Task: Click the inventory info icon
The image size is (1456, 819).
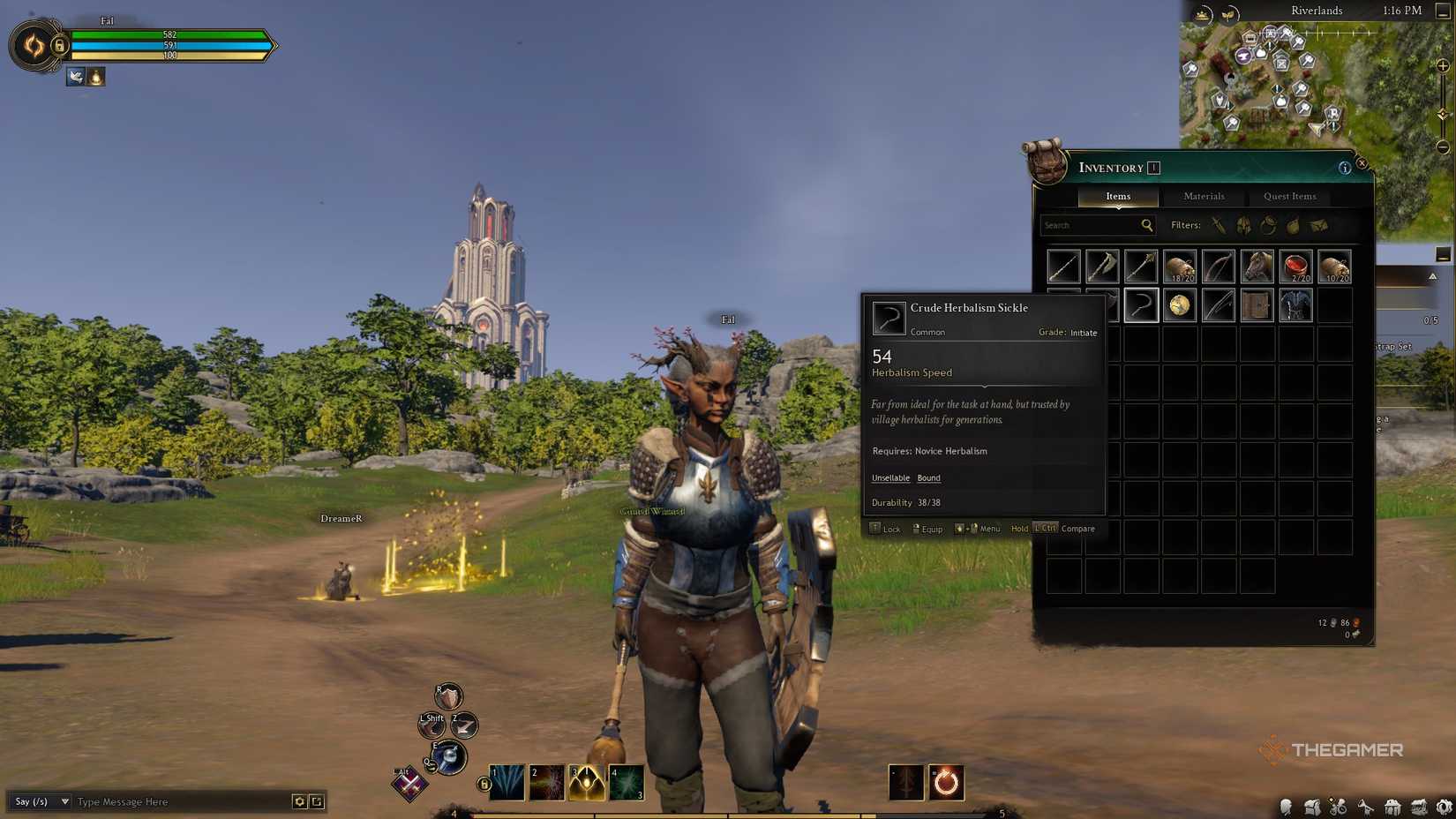Action: [x=1344, y=167]
